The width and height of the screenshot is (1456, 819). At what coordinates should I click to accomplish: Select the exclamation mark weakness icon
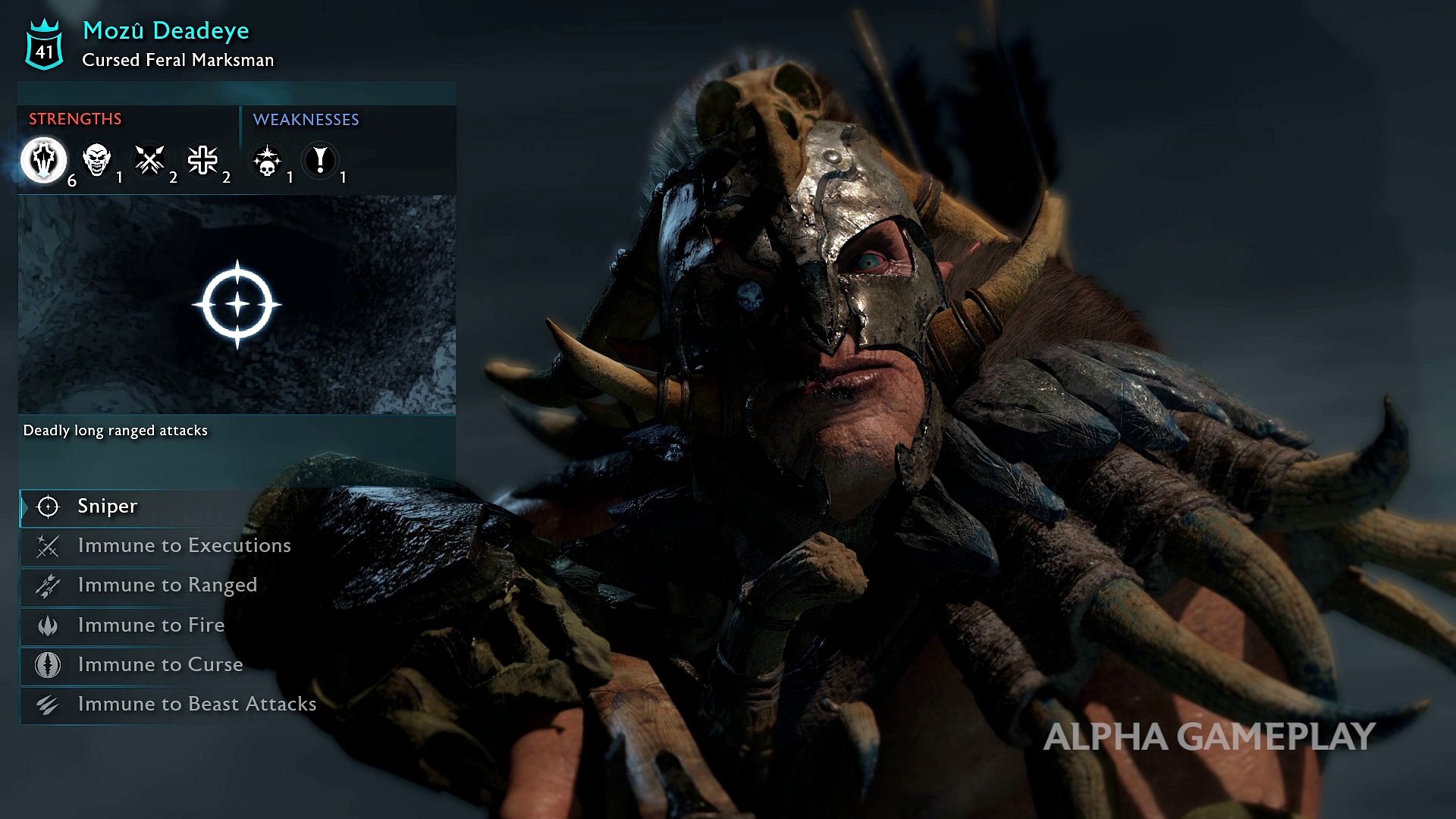(x=320, y=161)
